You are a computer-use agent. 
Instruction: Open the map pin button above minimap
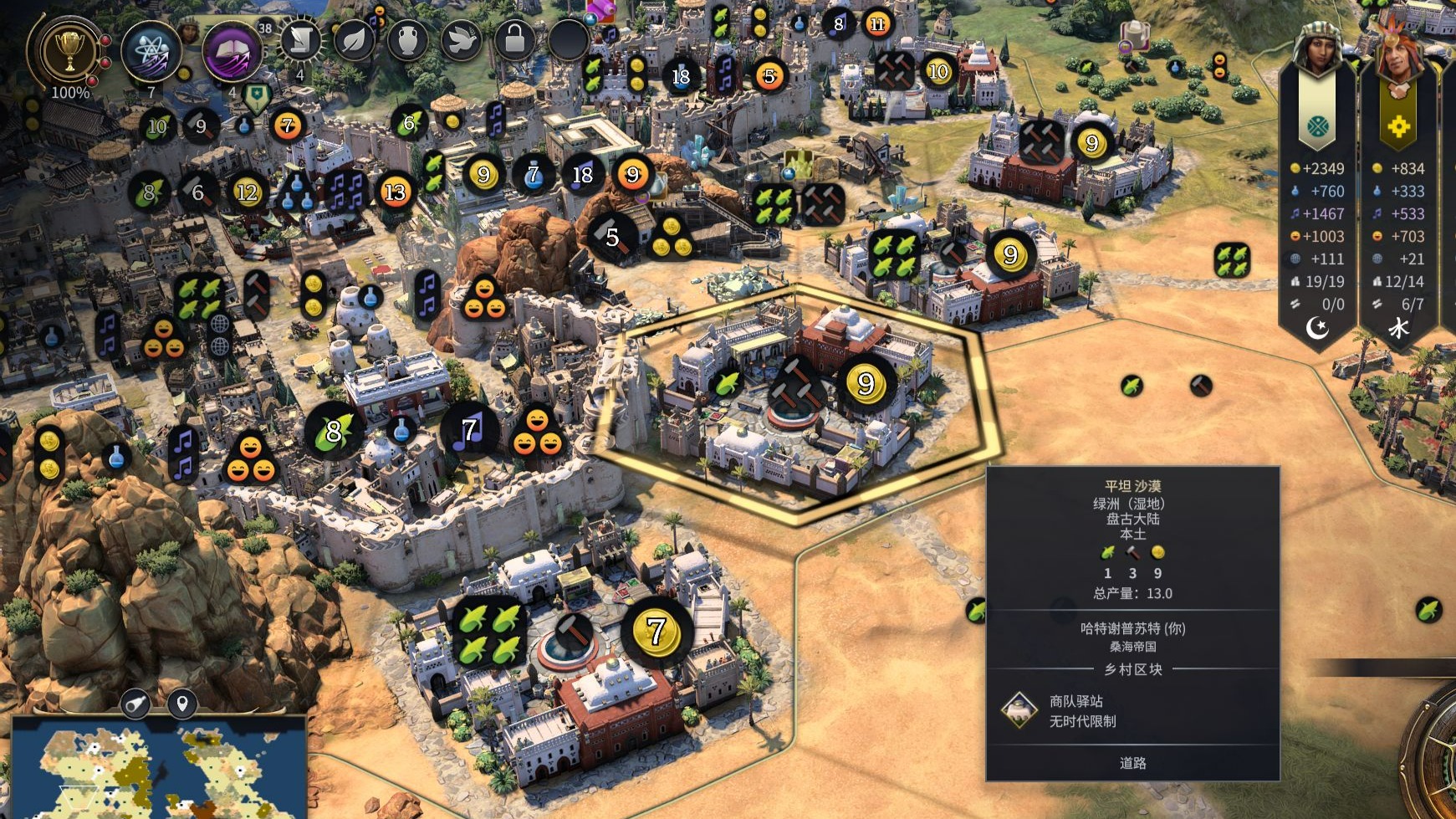click(x=181, y=704)
